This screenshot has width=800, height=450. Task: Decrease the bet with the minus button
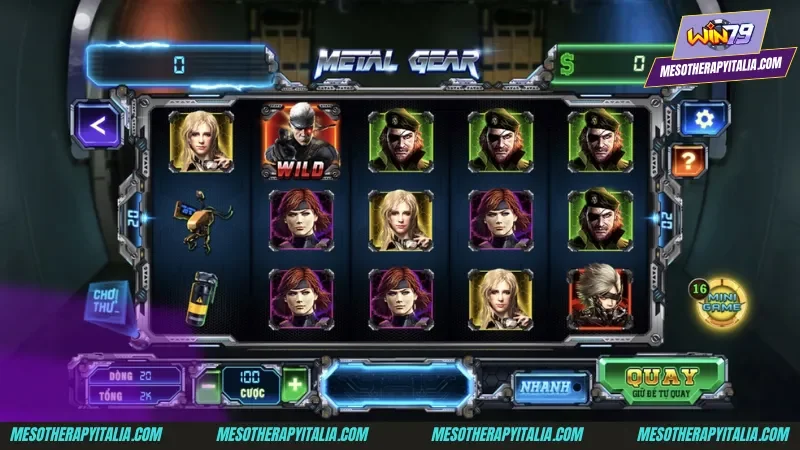pyautogui.click(x=207, y=385)
